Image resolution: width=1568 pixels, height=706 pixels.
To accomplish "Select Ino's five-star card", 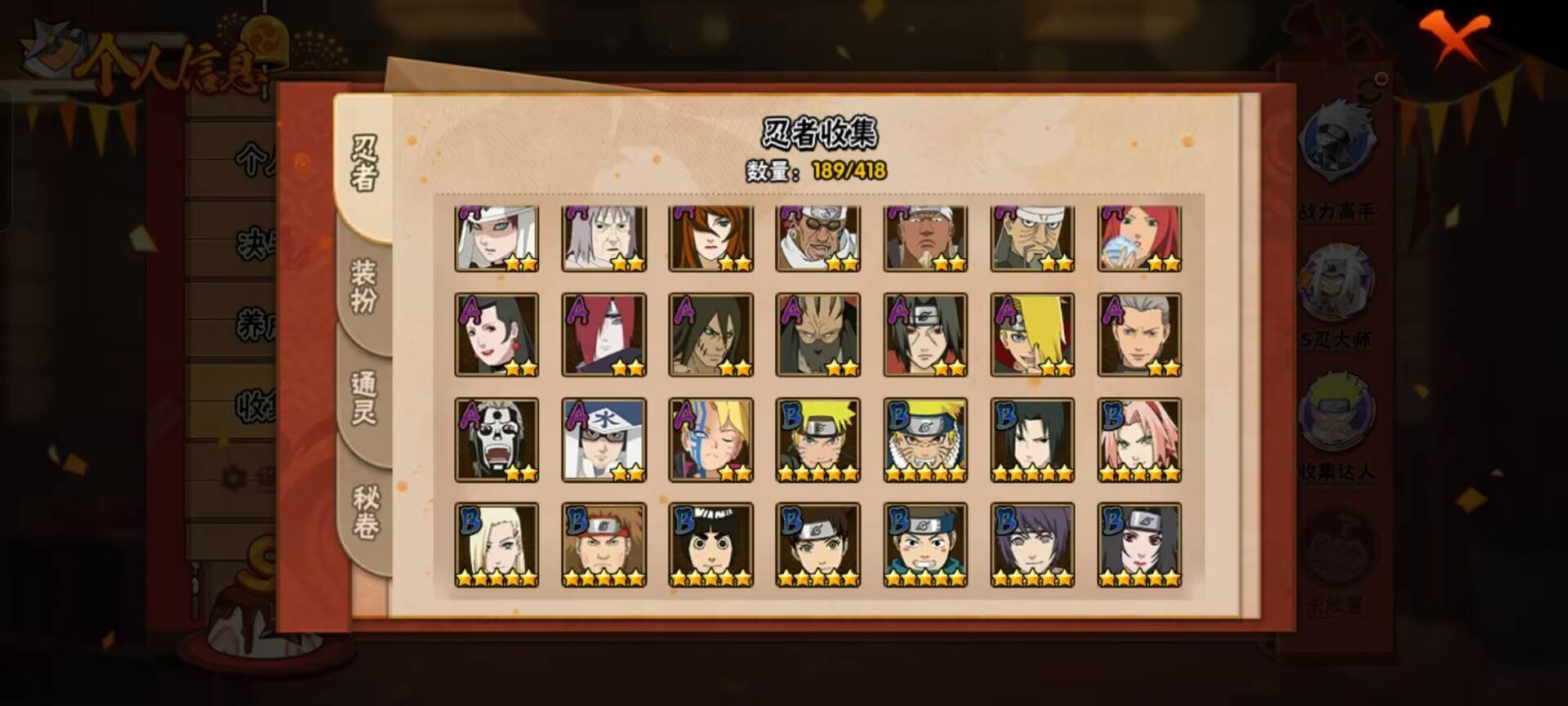I will (496, 543).
